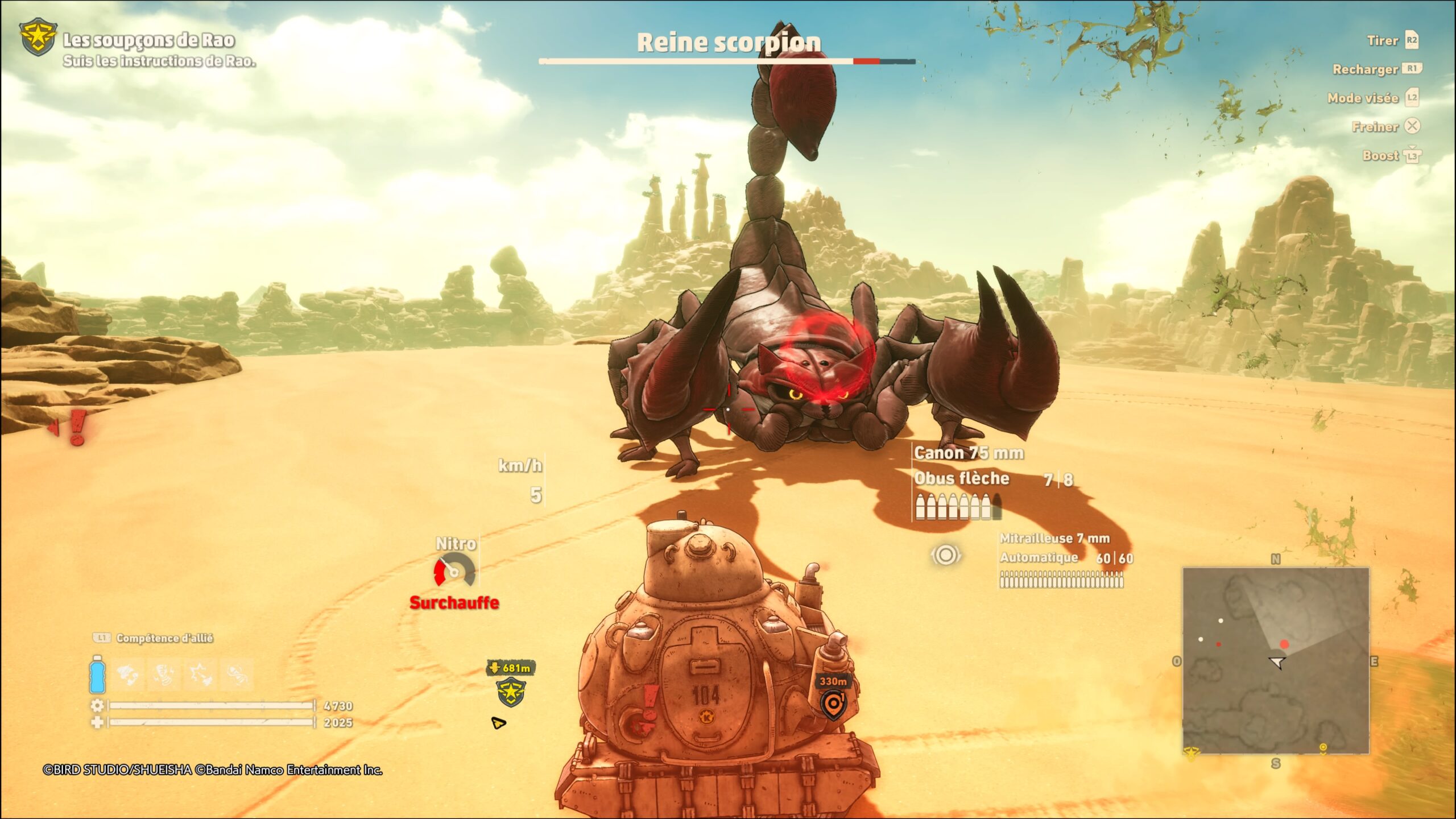Image resolution: width=1456 pixels, height=819 pixels.
Task: Switch to the Mitrailleuse 7 mm weapon
Action: pyautogui.click(x=1054, y=539)
